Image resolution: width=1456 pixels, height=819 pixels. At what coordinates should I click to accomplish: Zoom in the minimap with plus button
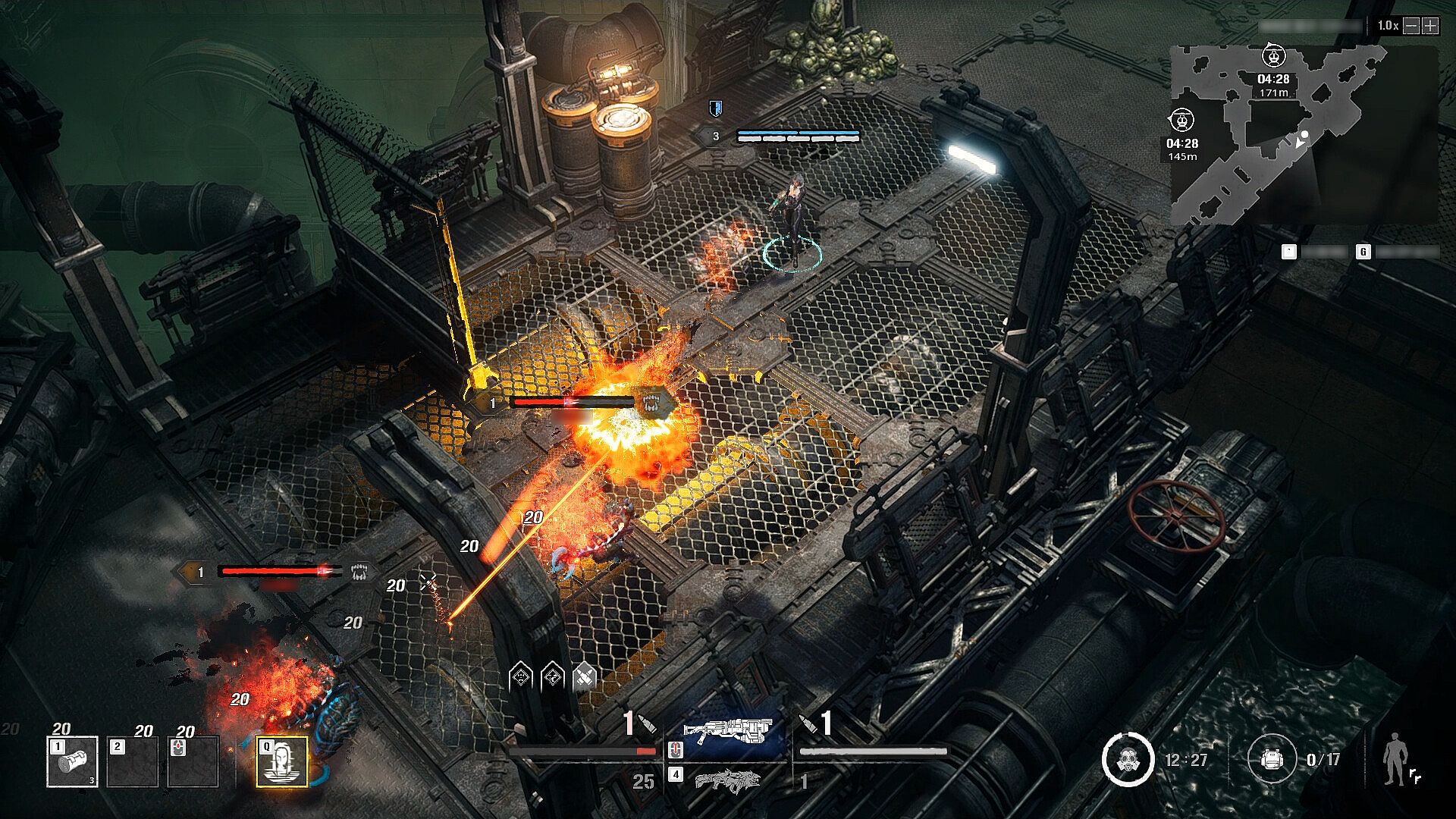tap(1431, 26)
